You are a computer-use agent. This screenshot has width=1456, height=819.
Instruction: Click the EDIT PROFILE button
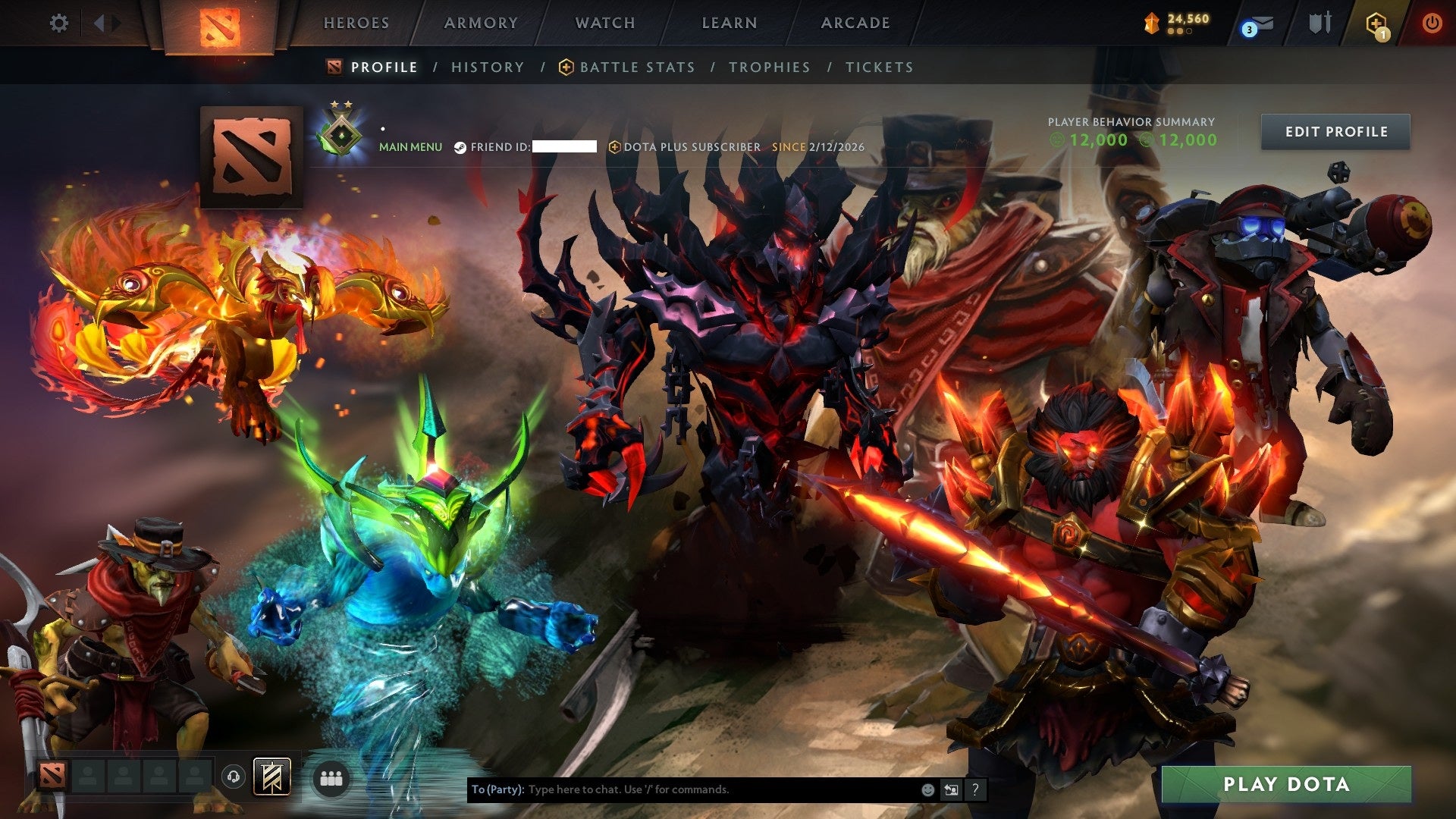1335,130
